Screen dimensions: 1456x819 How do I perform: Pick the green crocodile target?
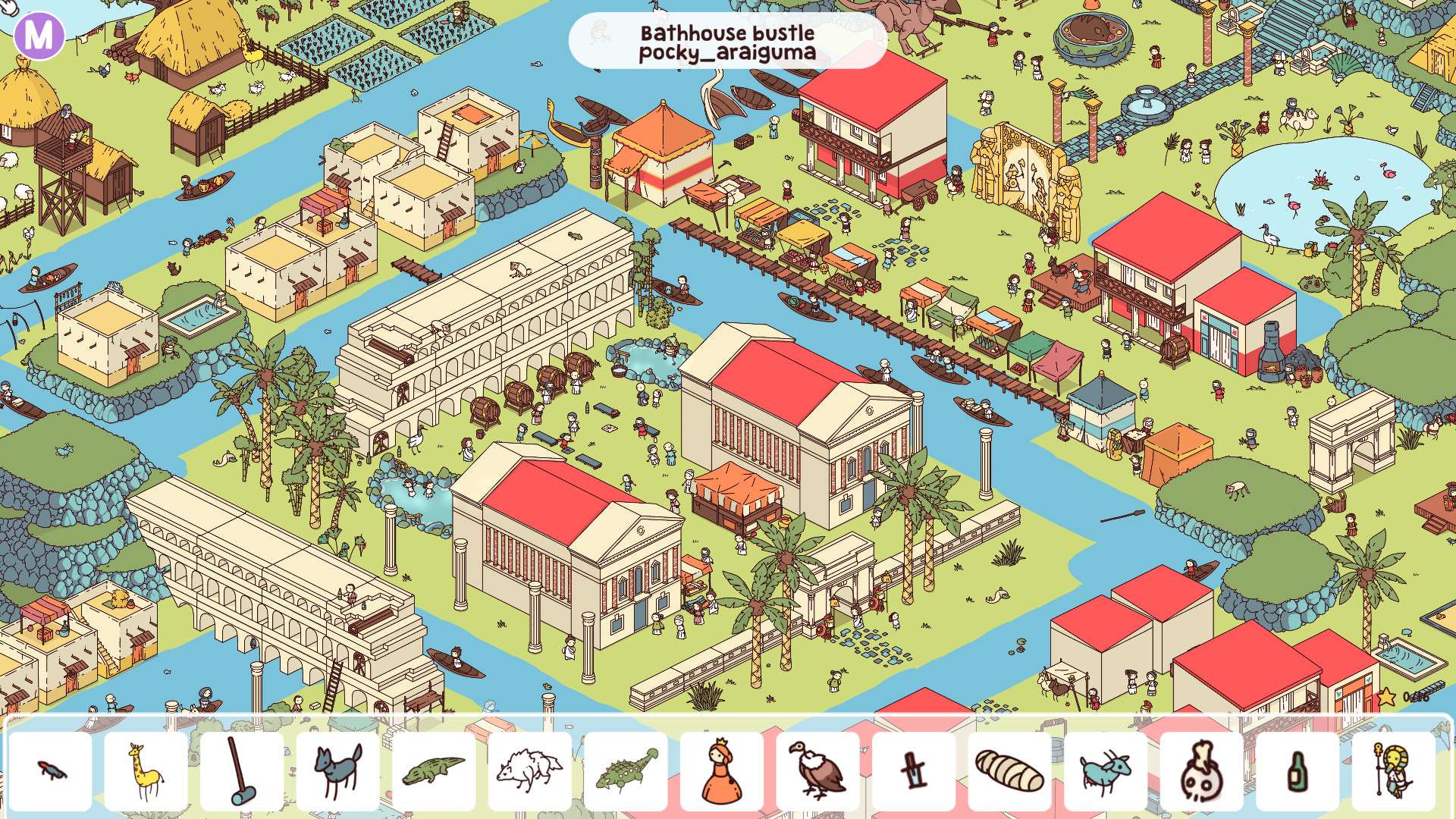tap(433, 771)
